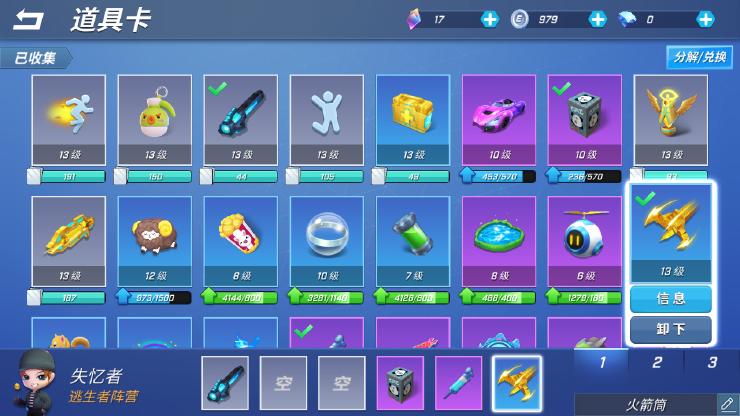Image resolution: width=740 pixels, height=416 pixels.
Task: Click the 信息 info button
Action: (x=670, y=298)
